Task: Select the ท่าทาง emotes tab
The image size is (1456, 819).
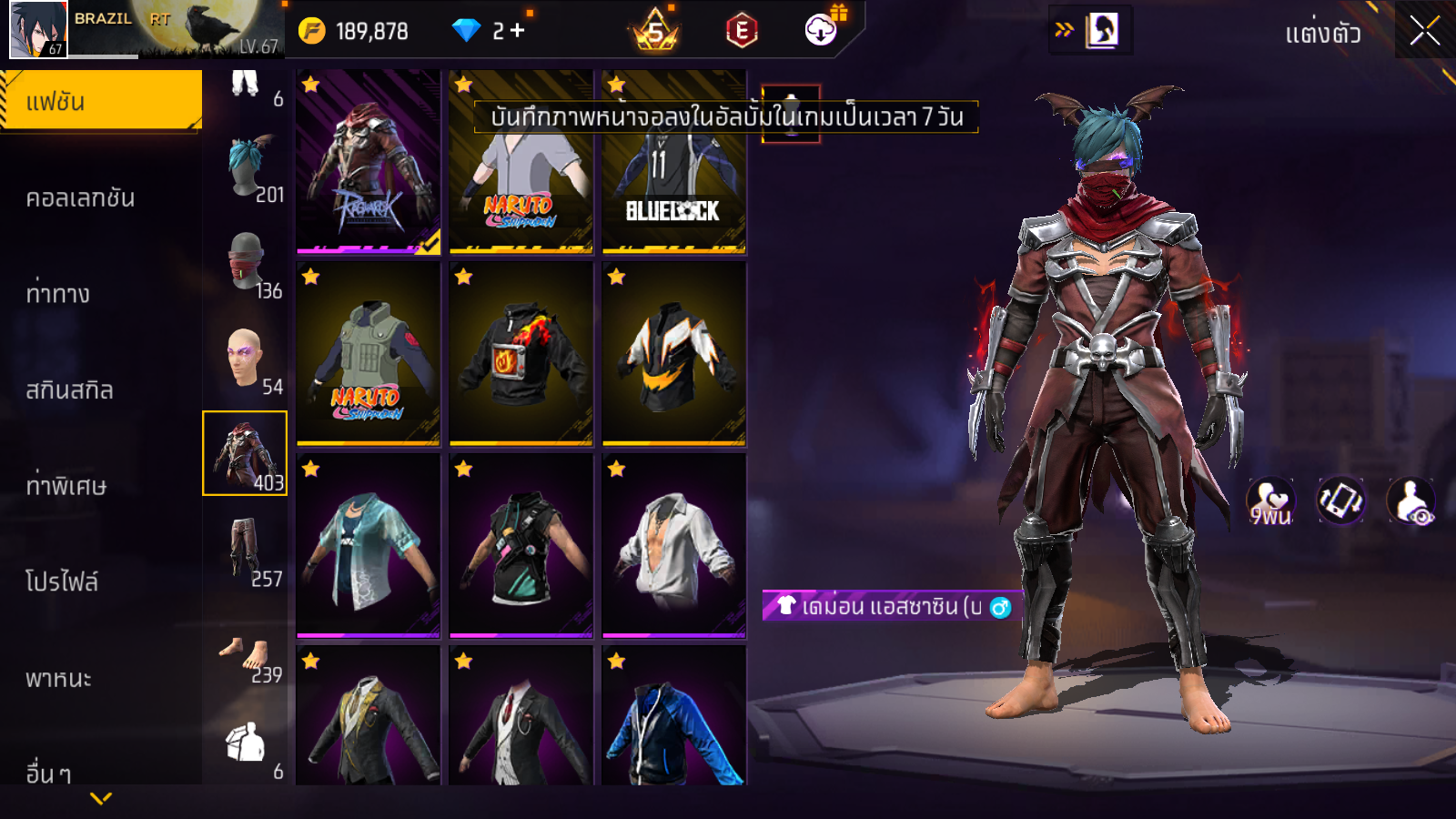Action: [x=58, y=294]
